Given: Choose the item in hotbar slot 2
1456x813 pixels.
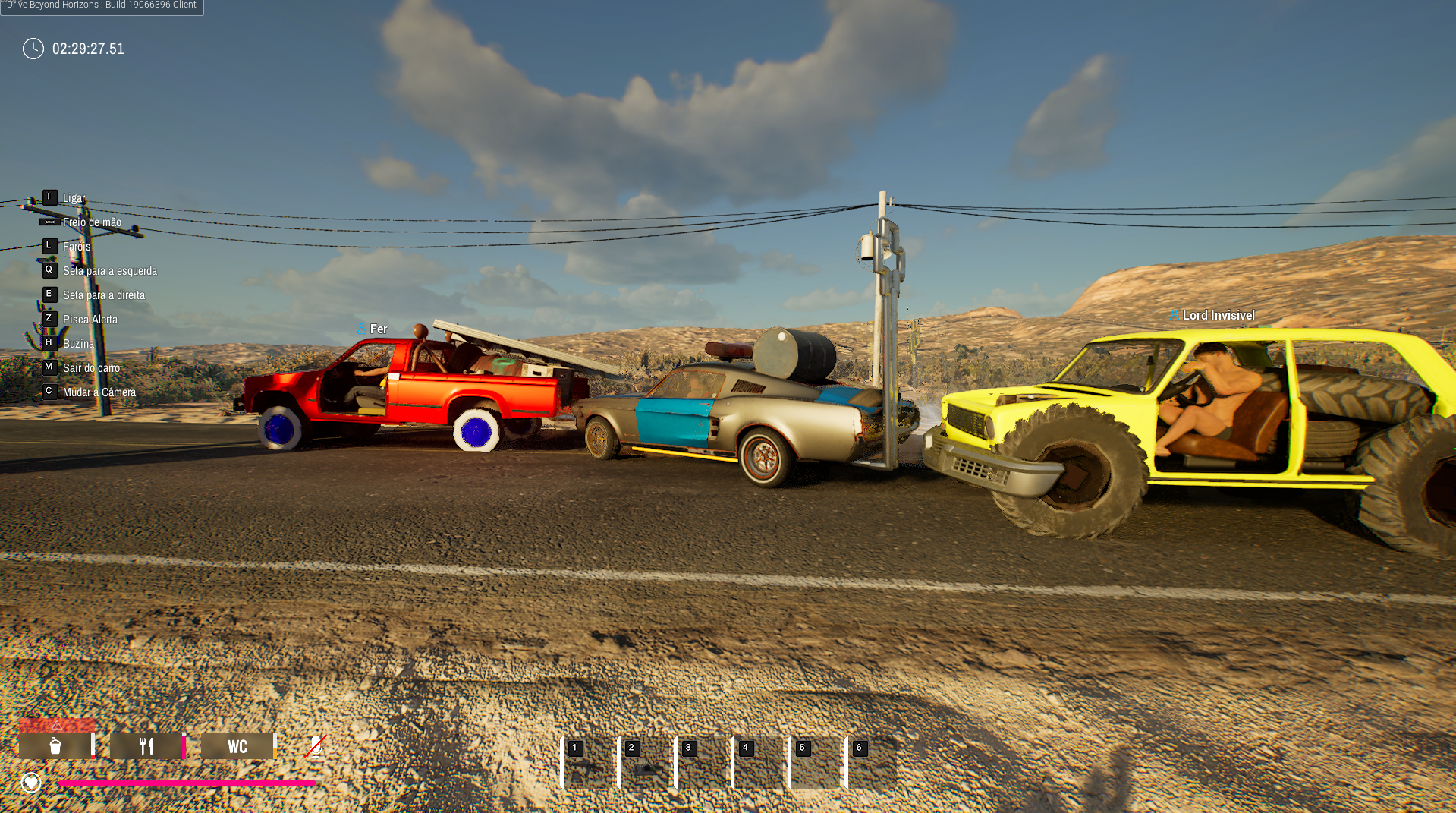Looking at the screenshot, I should [646, 763].
